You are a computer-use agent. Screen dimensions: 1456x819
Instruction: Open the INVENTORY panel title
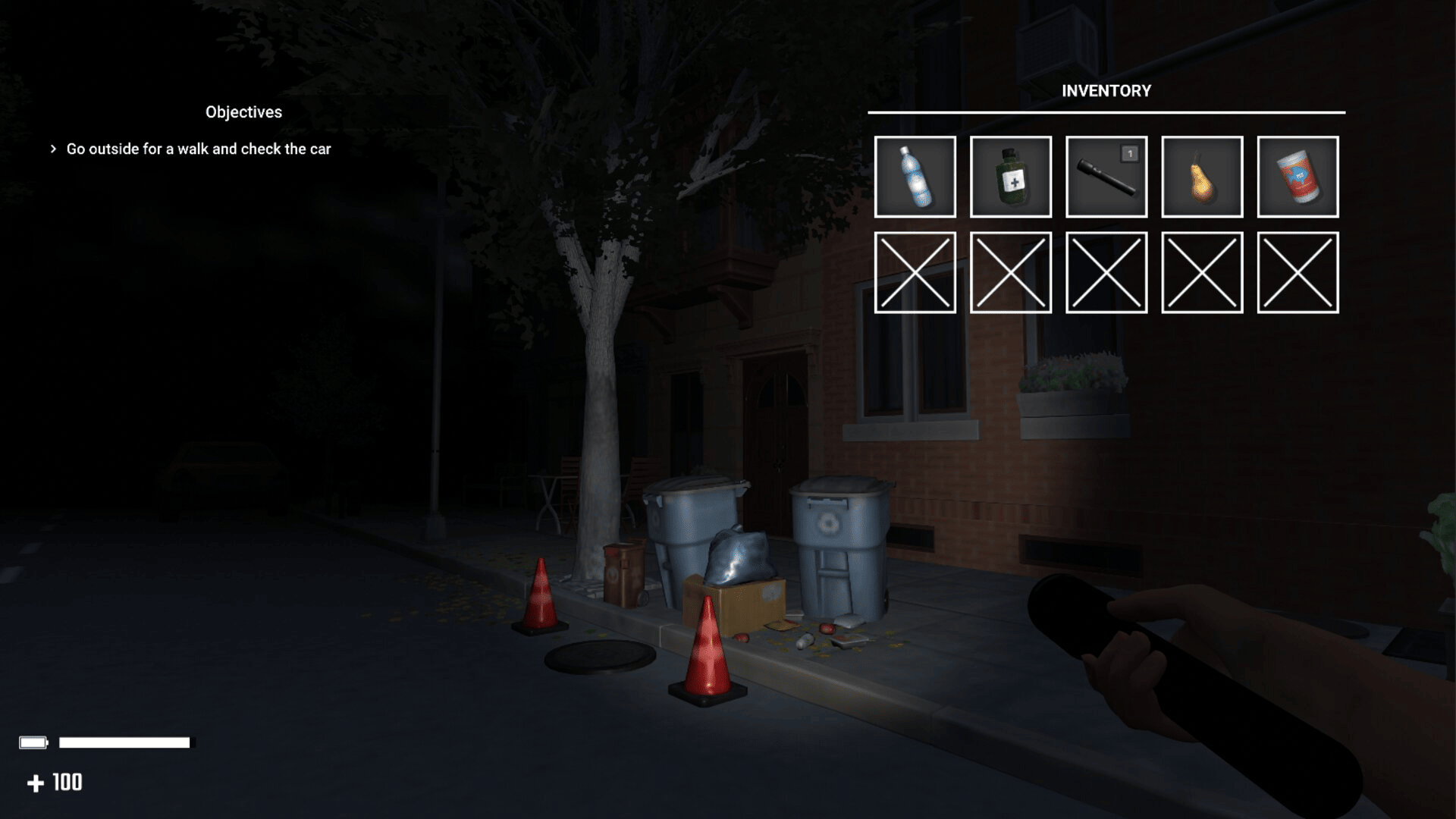[x=1106, y=90]
